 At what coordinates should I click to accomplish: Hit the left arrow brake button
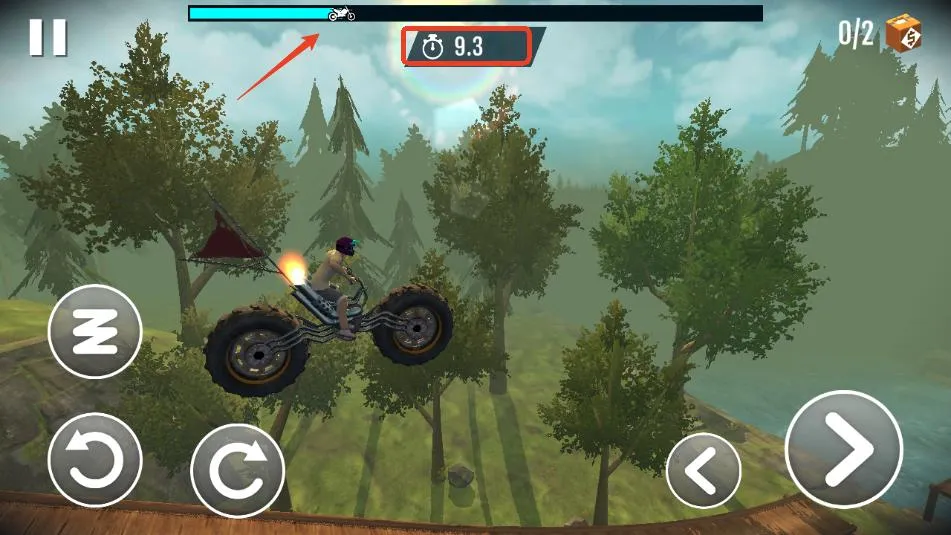704,471
